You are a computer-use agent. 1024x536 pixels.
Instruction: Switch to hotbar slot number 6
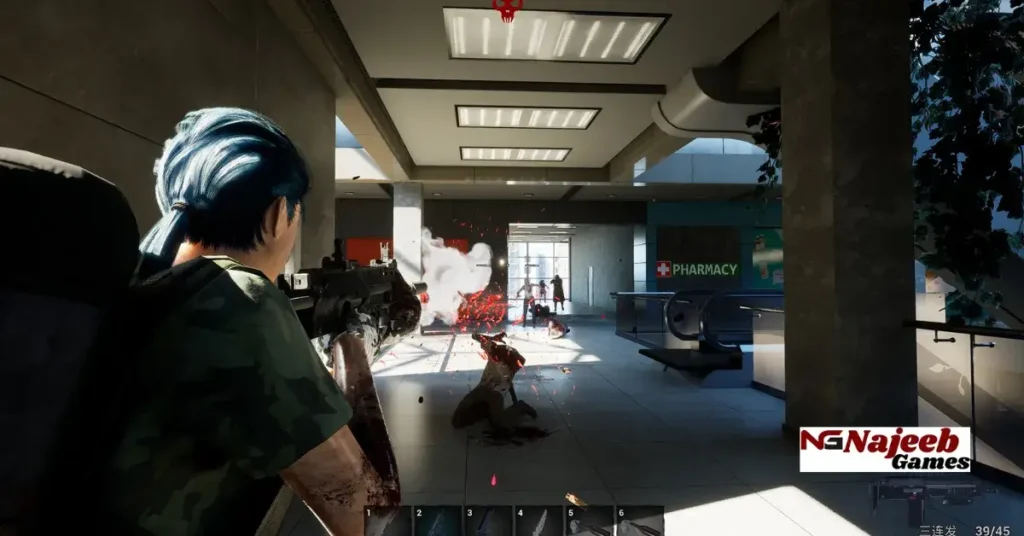pos(640,521)
